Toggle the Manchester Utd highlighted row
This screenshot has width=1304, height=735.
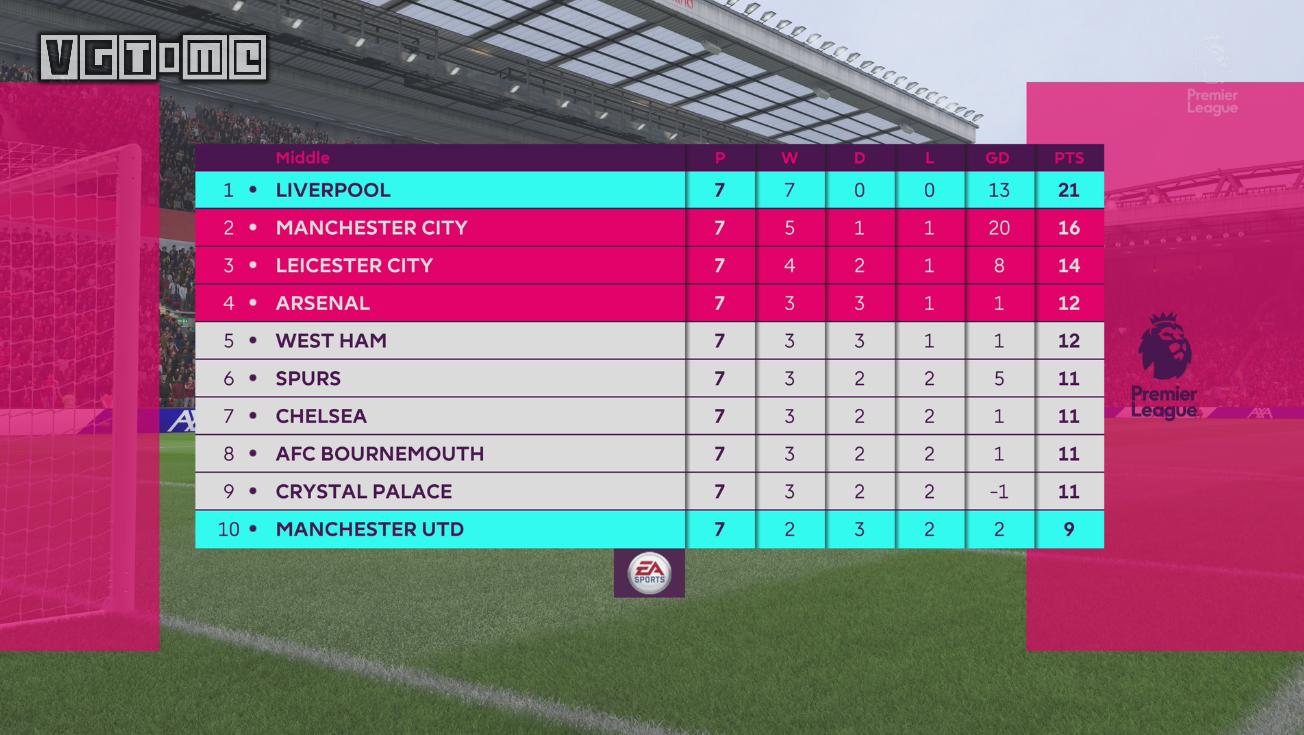tap(440, 529)
